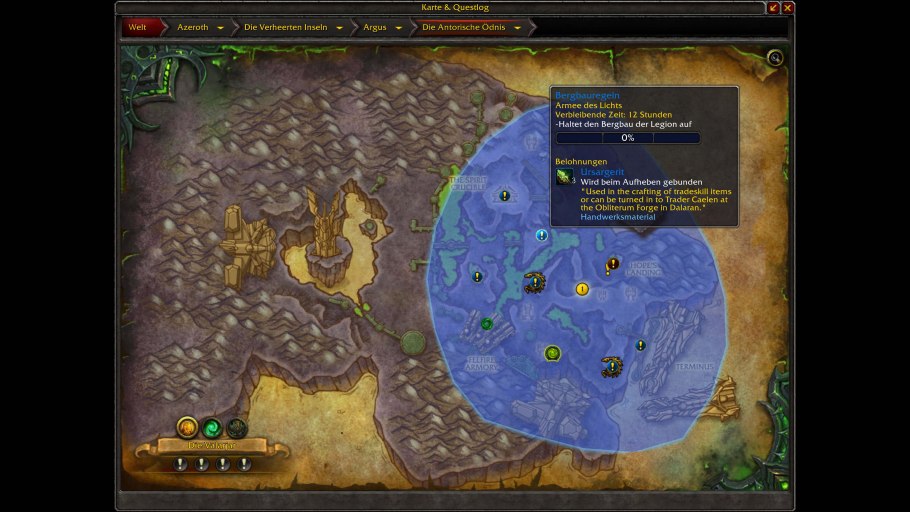910x512 pixels.
Task: Click the green portal marker near Felfire Armory
Action: tap(487, 323)
